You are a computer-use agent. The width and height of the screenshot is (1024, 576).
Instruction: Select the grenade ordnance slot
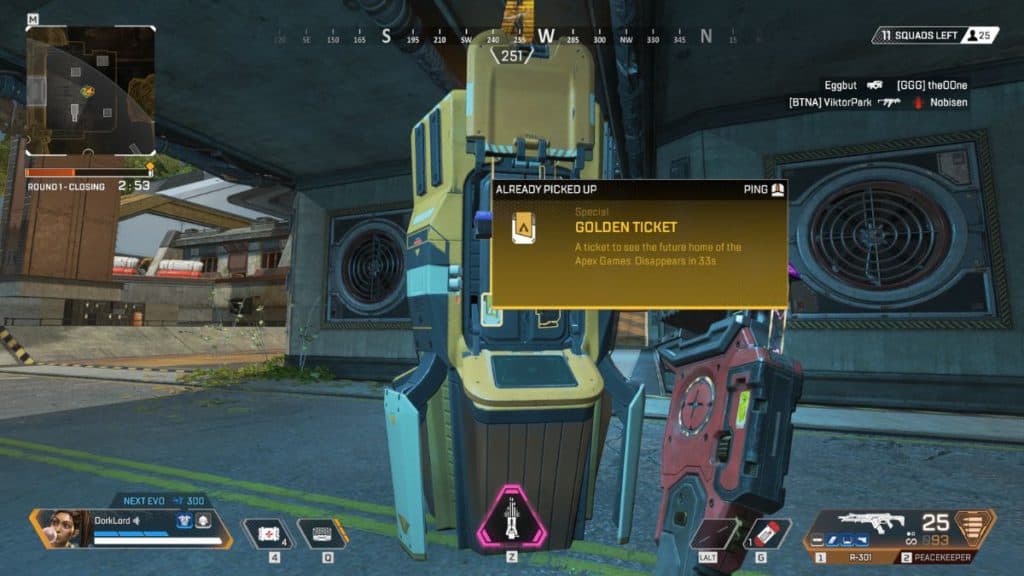pyautogui.click(x=767, y=532)
